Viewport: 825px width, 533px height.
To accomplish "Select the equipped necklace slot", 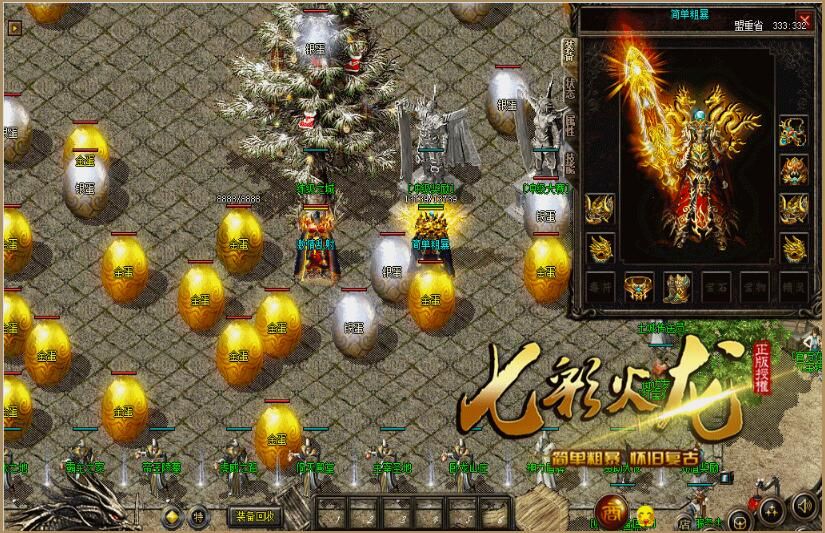I will 794,130.
